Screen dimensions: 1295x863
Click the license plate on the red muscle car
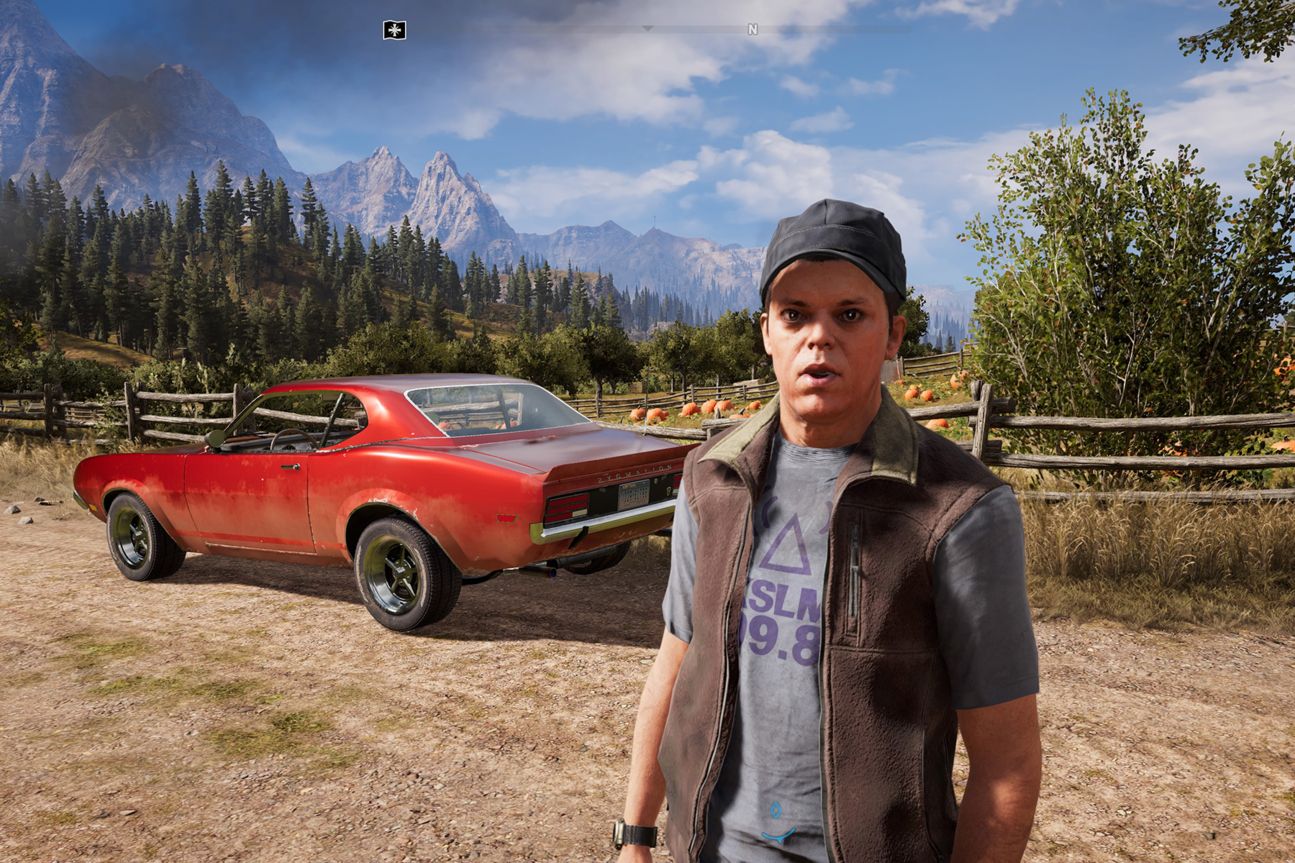point(634,494)
